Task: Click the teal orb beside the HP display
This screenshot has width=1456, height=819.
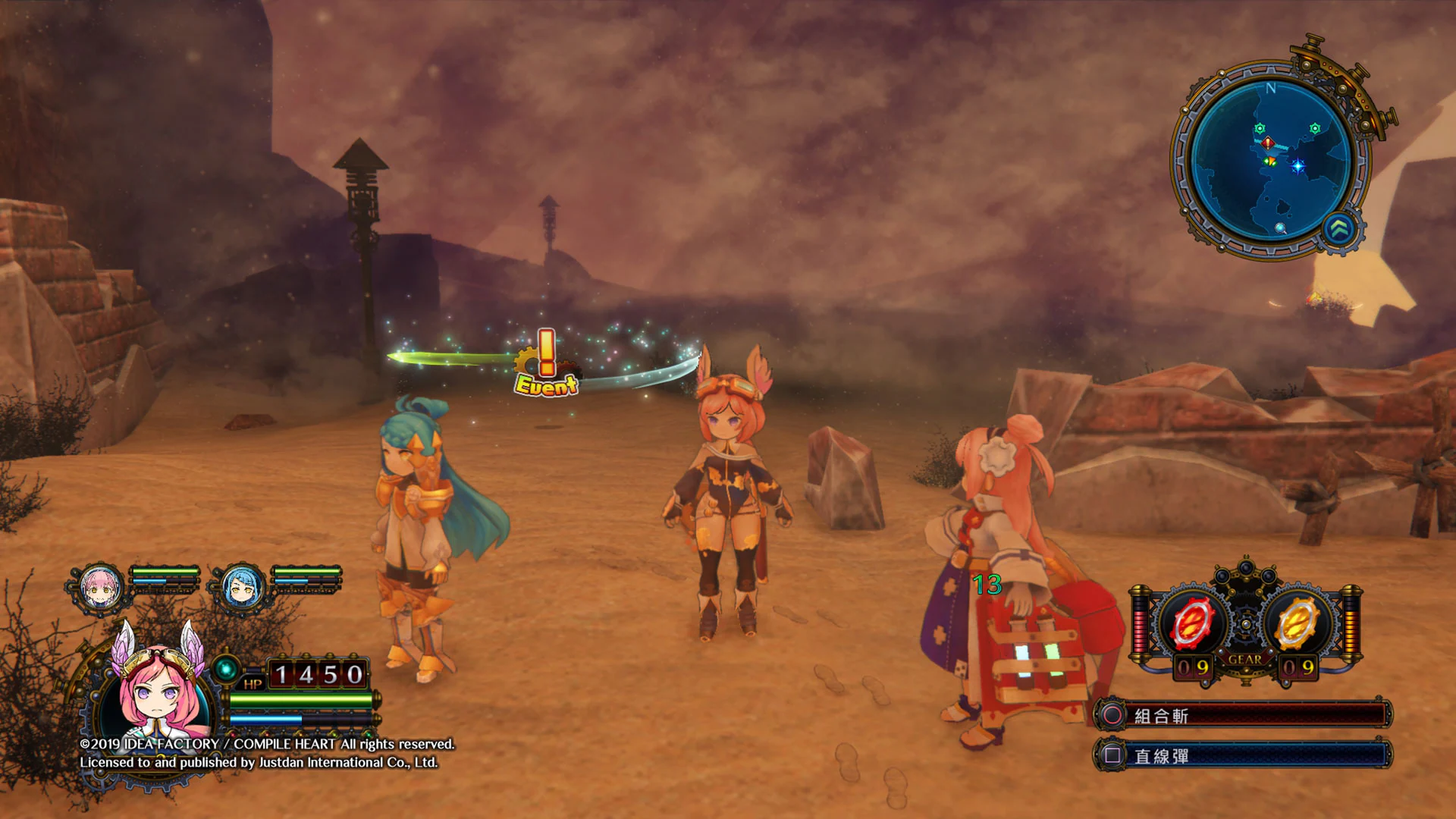Action: point(224,669)
